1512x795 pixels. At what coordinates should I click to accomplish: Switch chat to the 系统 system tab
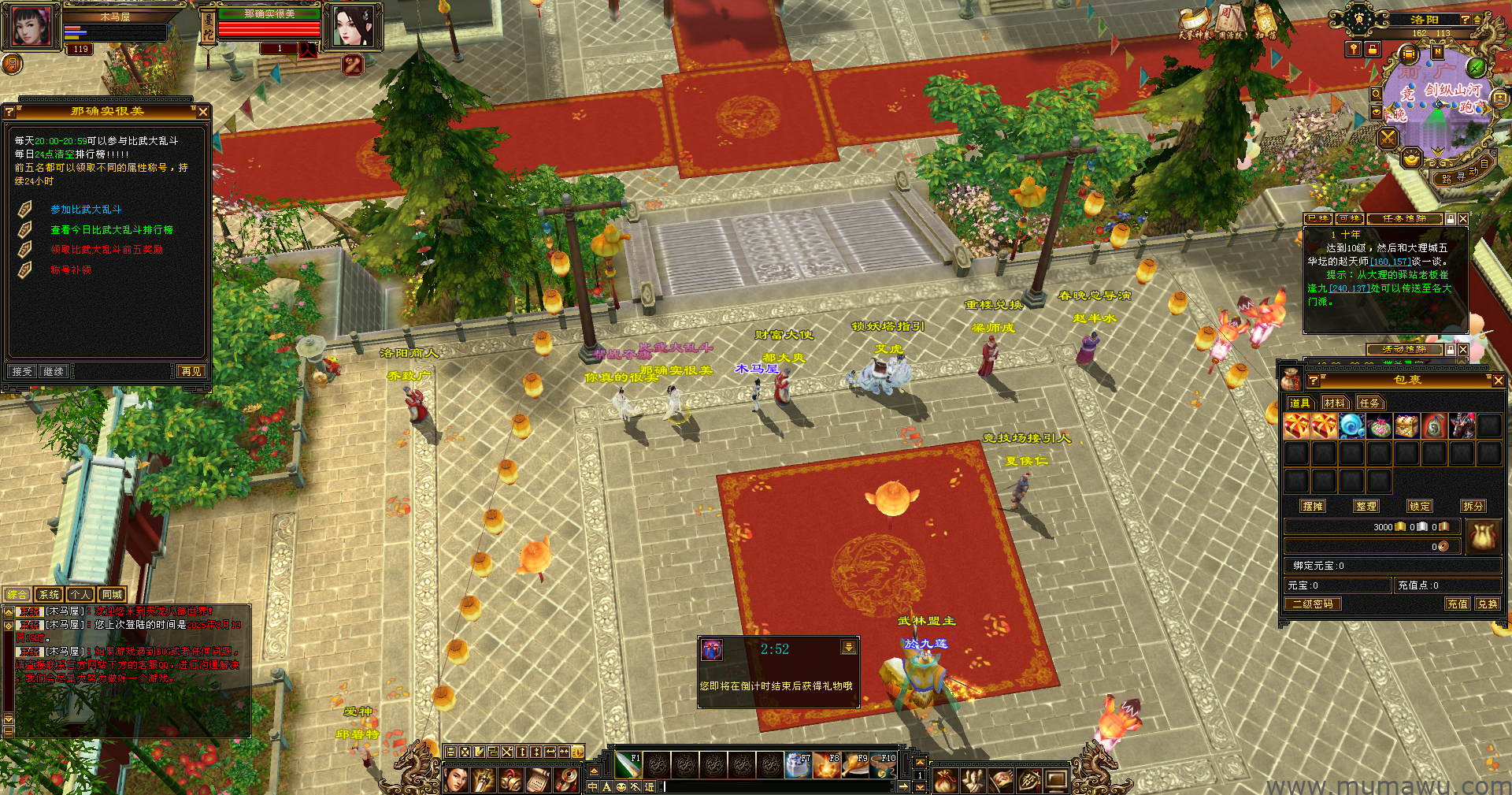coord(49,595)
